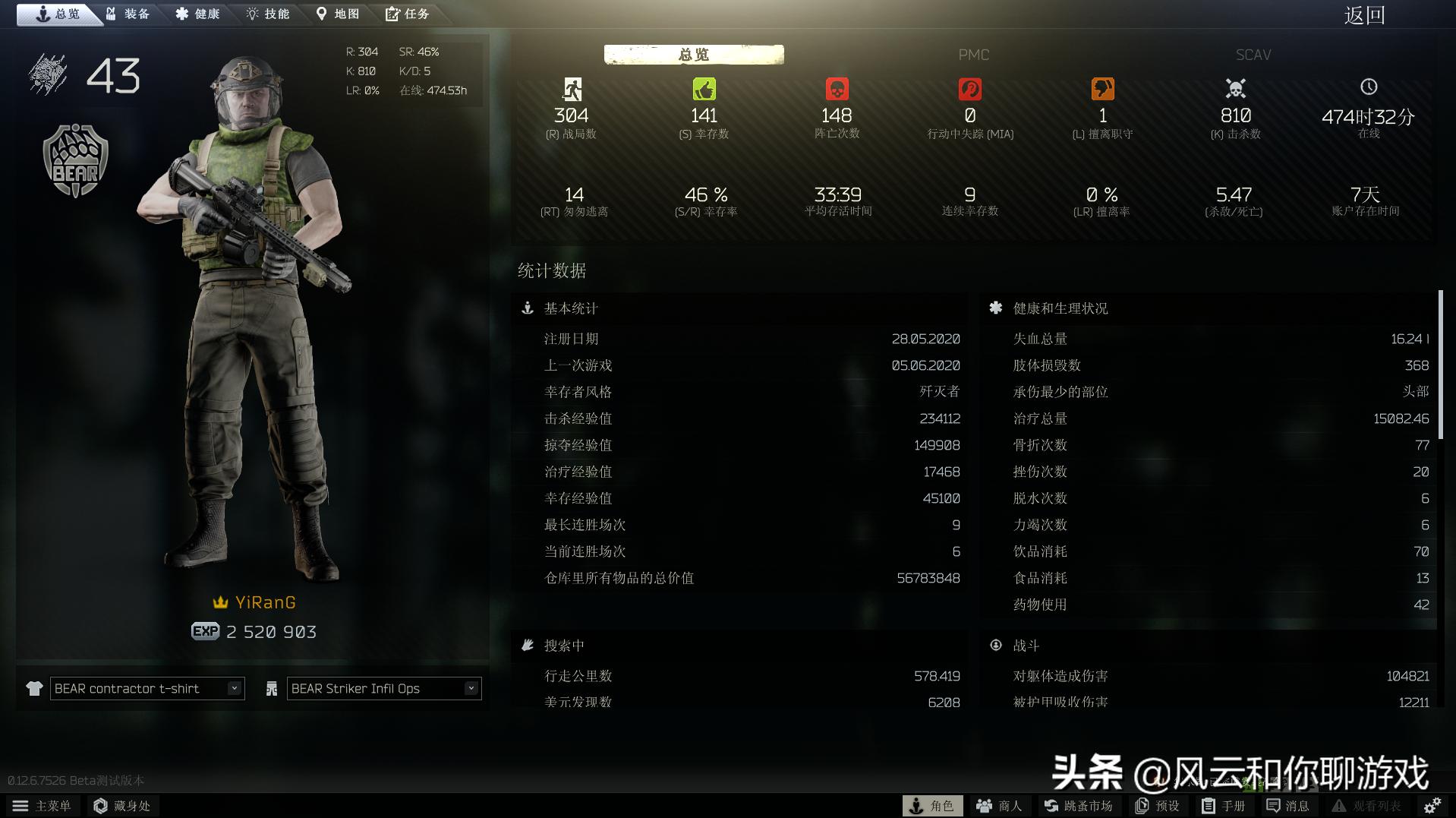Click the EXP badge next to experience value
Image resolution: width=1456 pixels, height=818 pixels.
pos(203,631)
